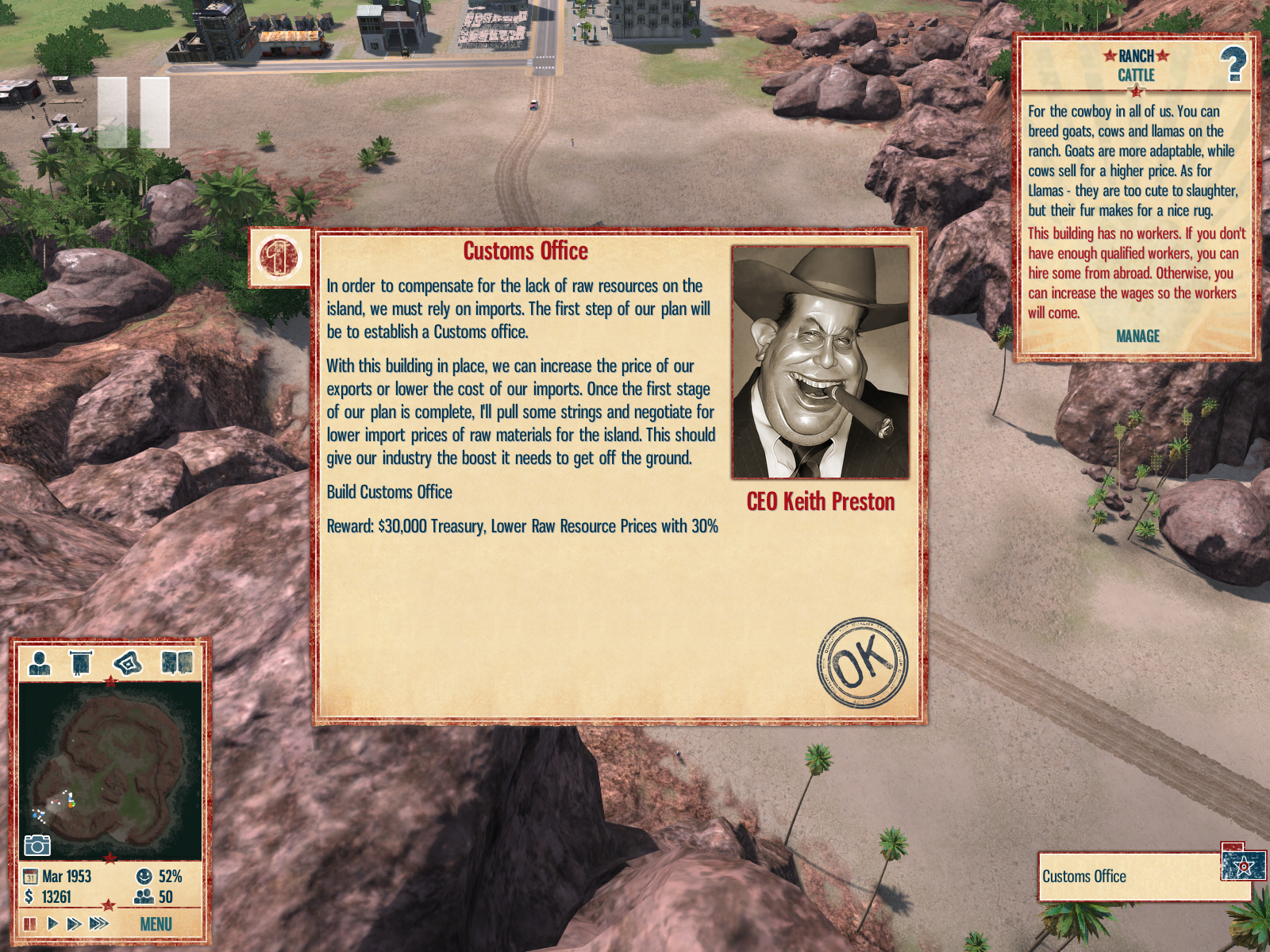Open the banner edicts icon
The height and width of the screenshot is (952, 1270).
click(81, 662)
